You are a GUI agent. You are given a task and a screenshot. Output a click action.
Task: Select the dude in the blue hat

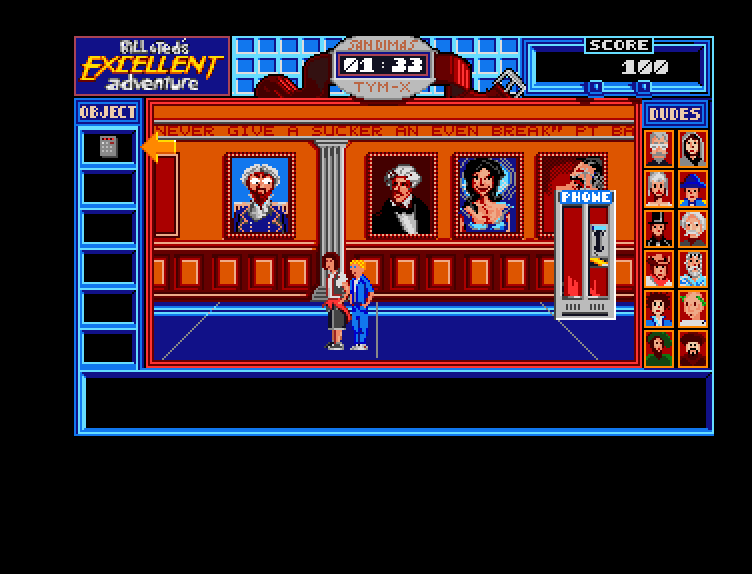692,188
